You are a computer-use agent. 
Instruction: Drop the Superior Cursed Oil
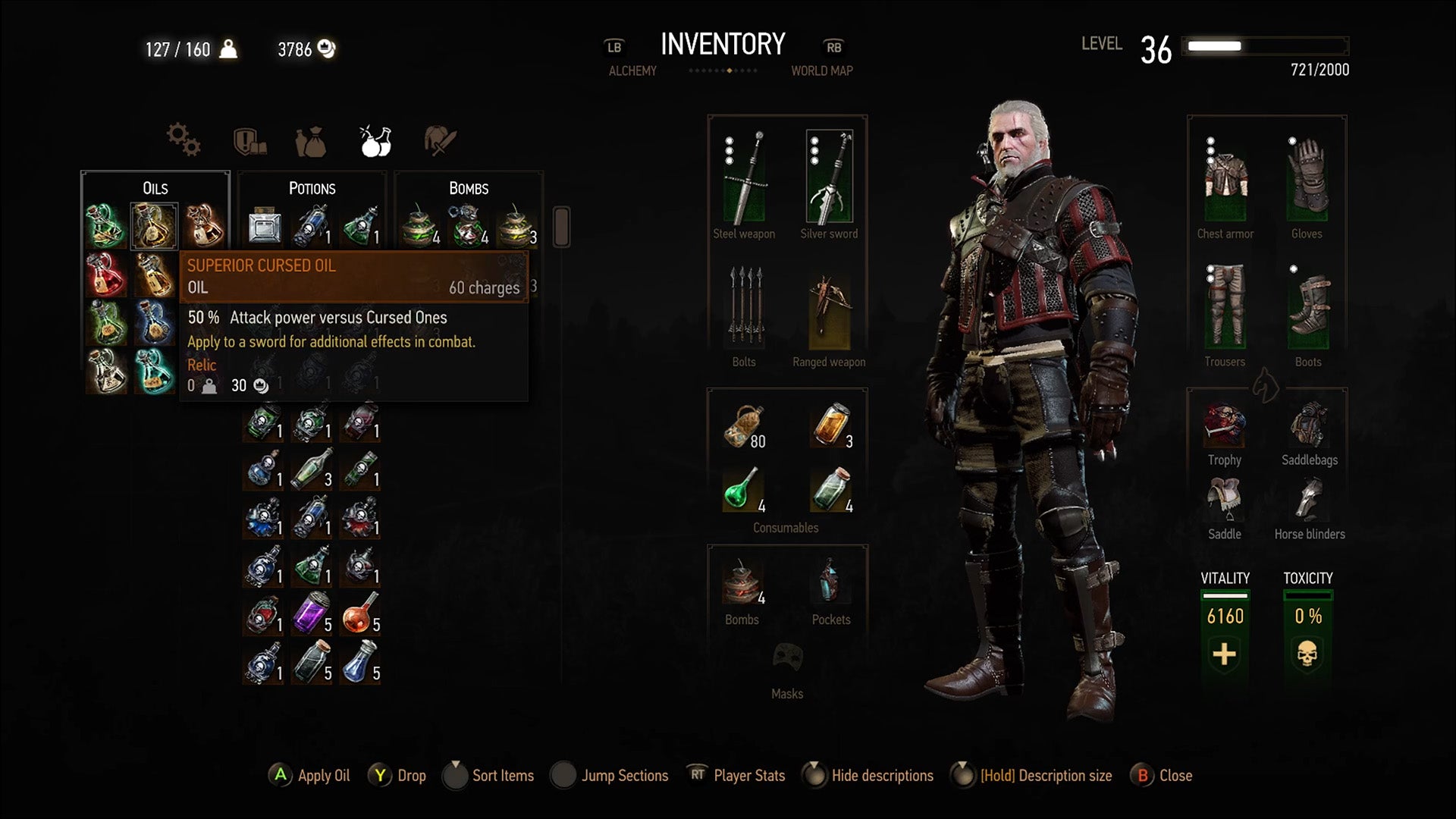[398, 776]
